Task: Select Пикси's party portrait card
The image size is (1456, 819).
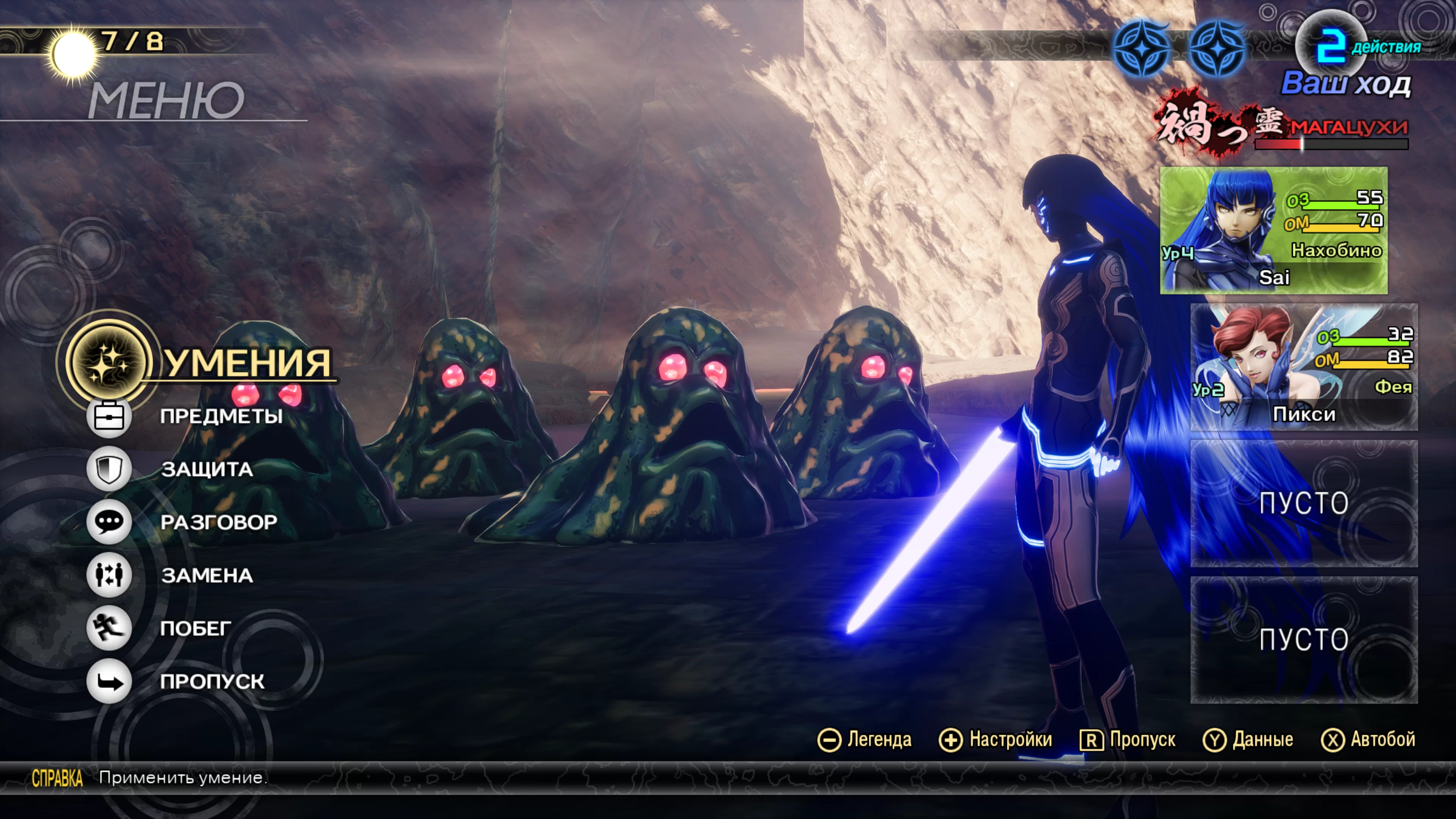Action: 1304,367
